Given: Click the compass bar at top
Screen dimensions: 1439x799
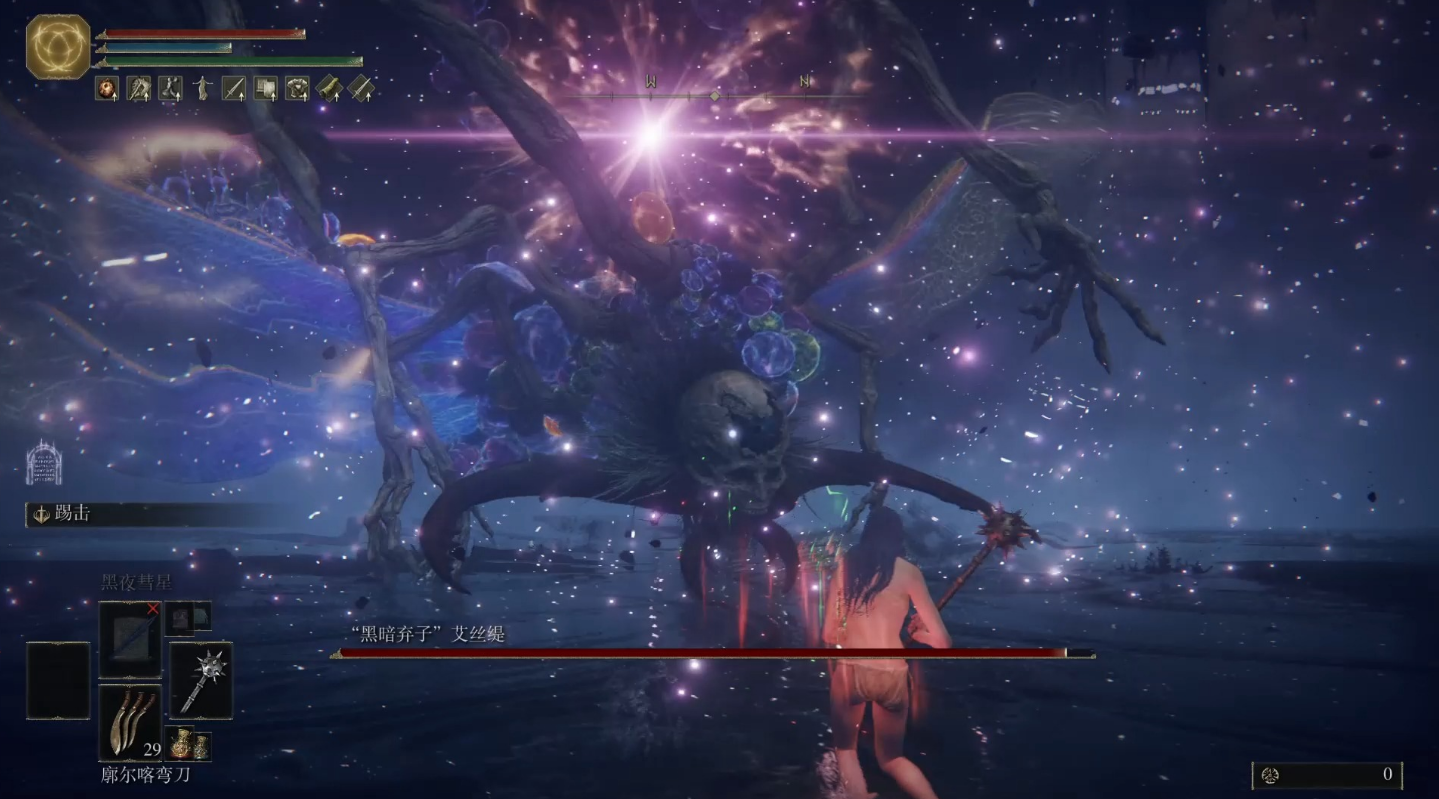Looking at the screenshot, I should pos(714,96).
